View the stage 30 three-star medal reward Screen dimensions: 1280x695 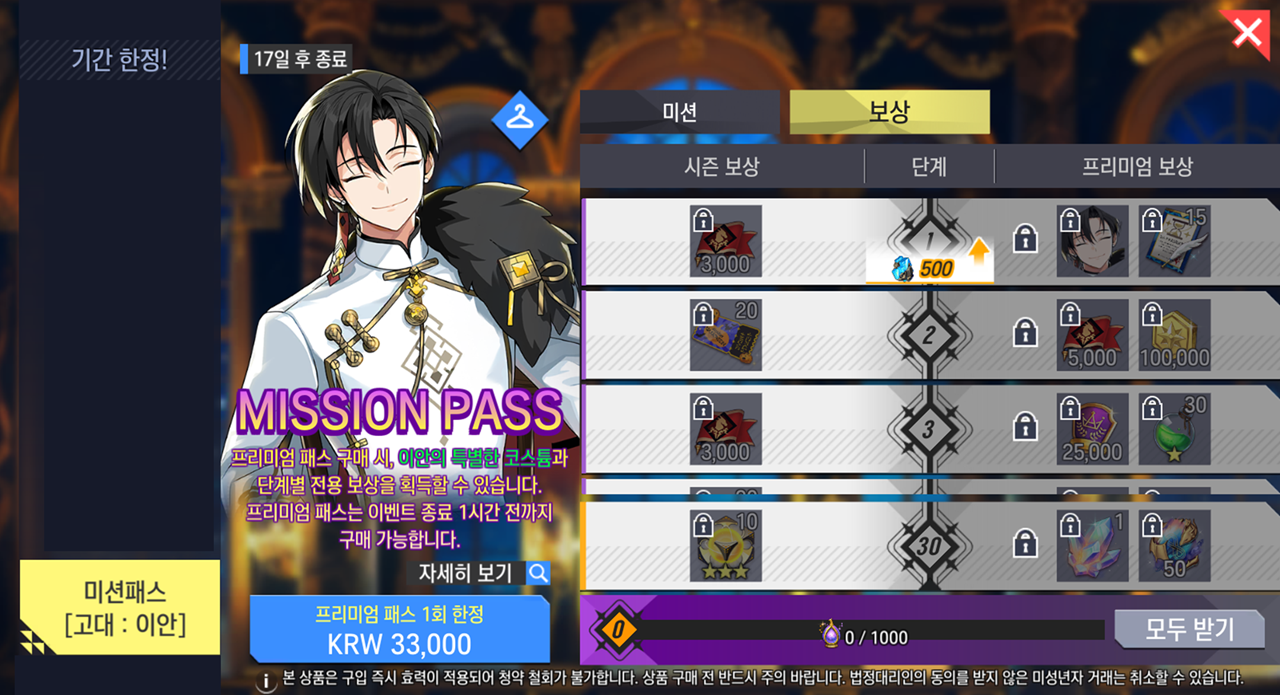[x=726, y=546]
